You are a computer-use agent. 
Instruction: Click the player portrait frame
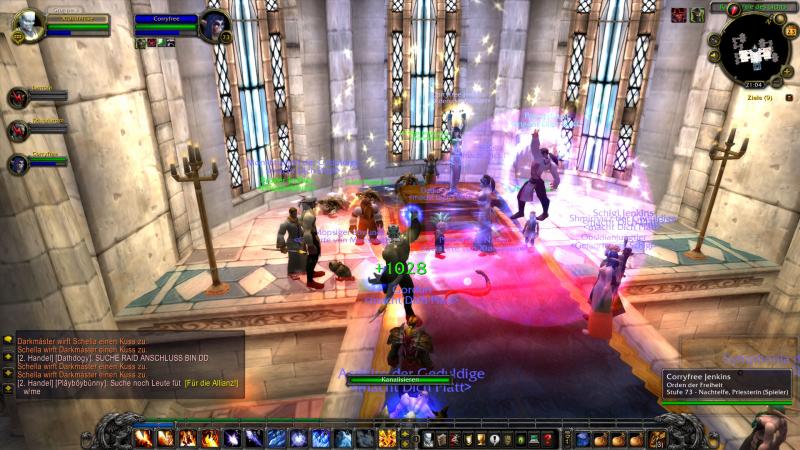coord(29,24)
